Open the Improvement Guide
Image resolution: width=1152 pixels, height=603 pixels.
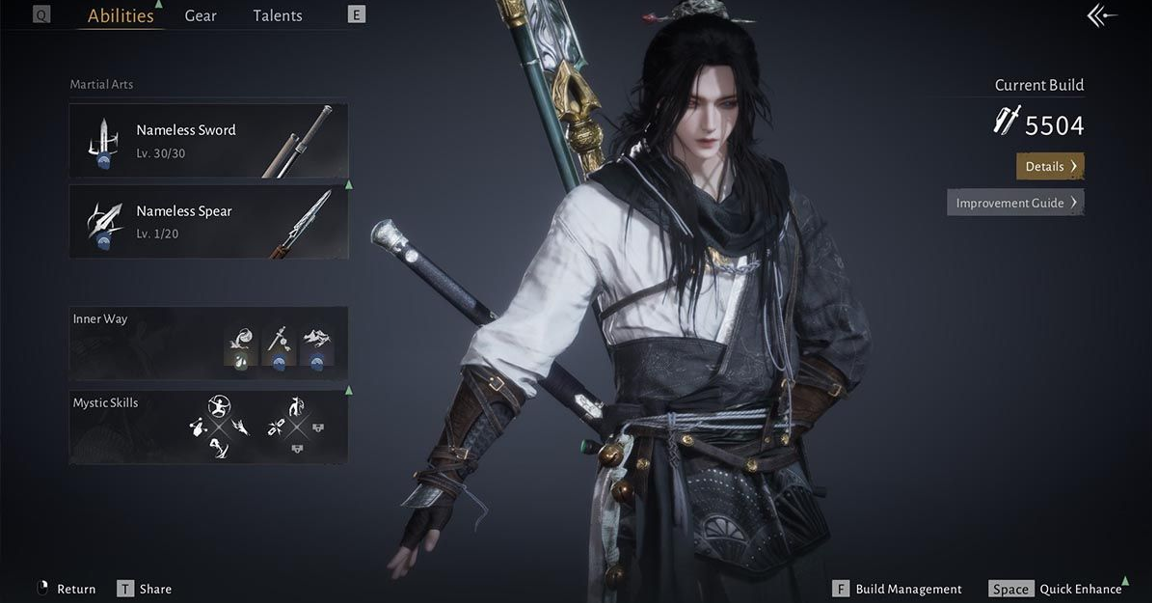pyautogui.click(x=1015, y=203)
